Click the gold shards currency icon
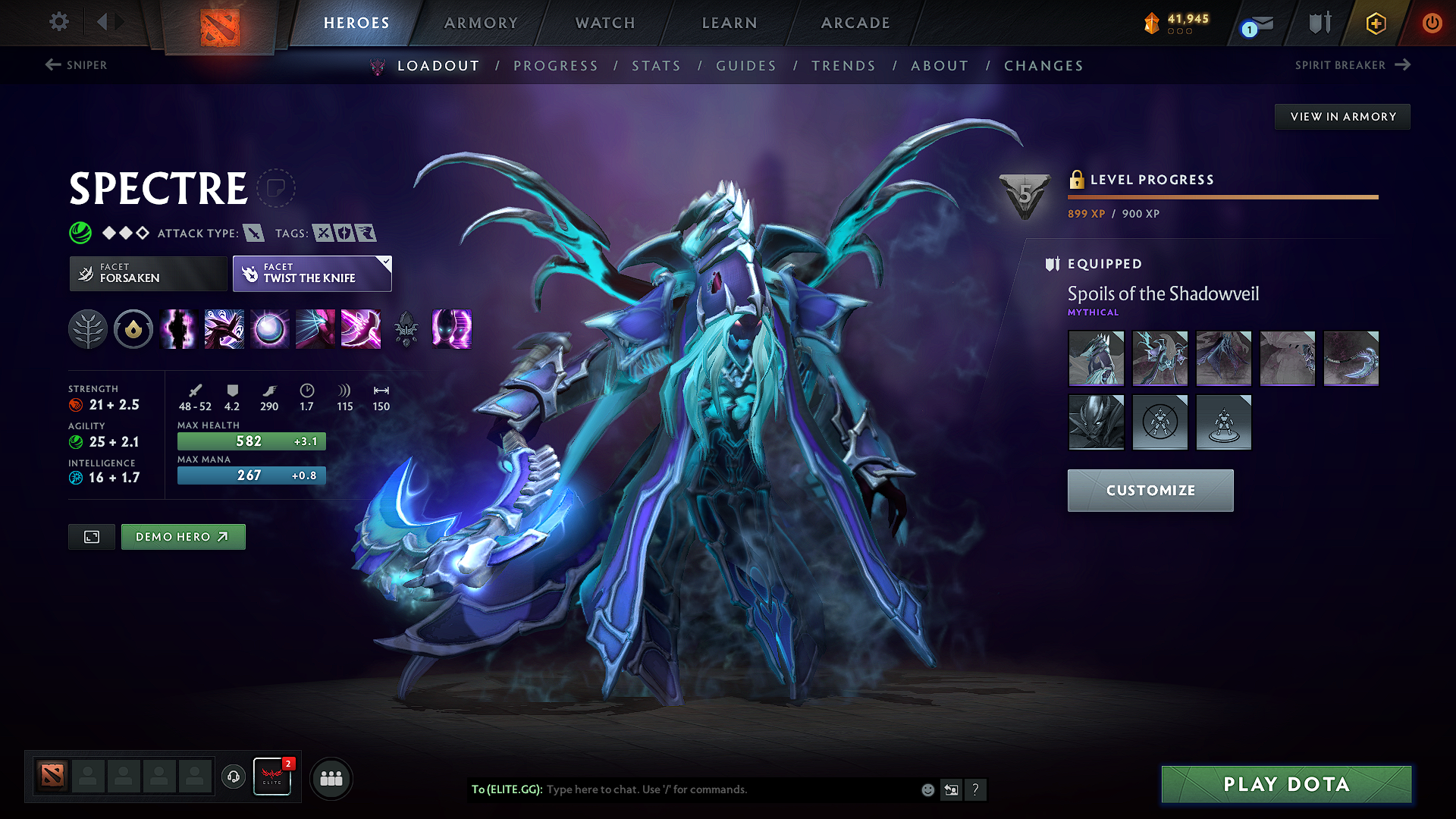 [1150, 23]
